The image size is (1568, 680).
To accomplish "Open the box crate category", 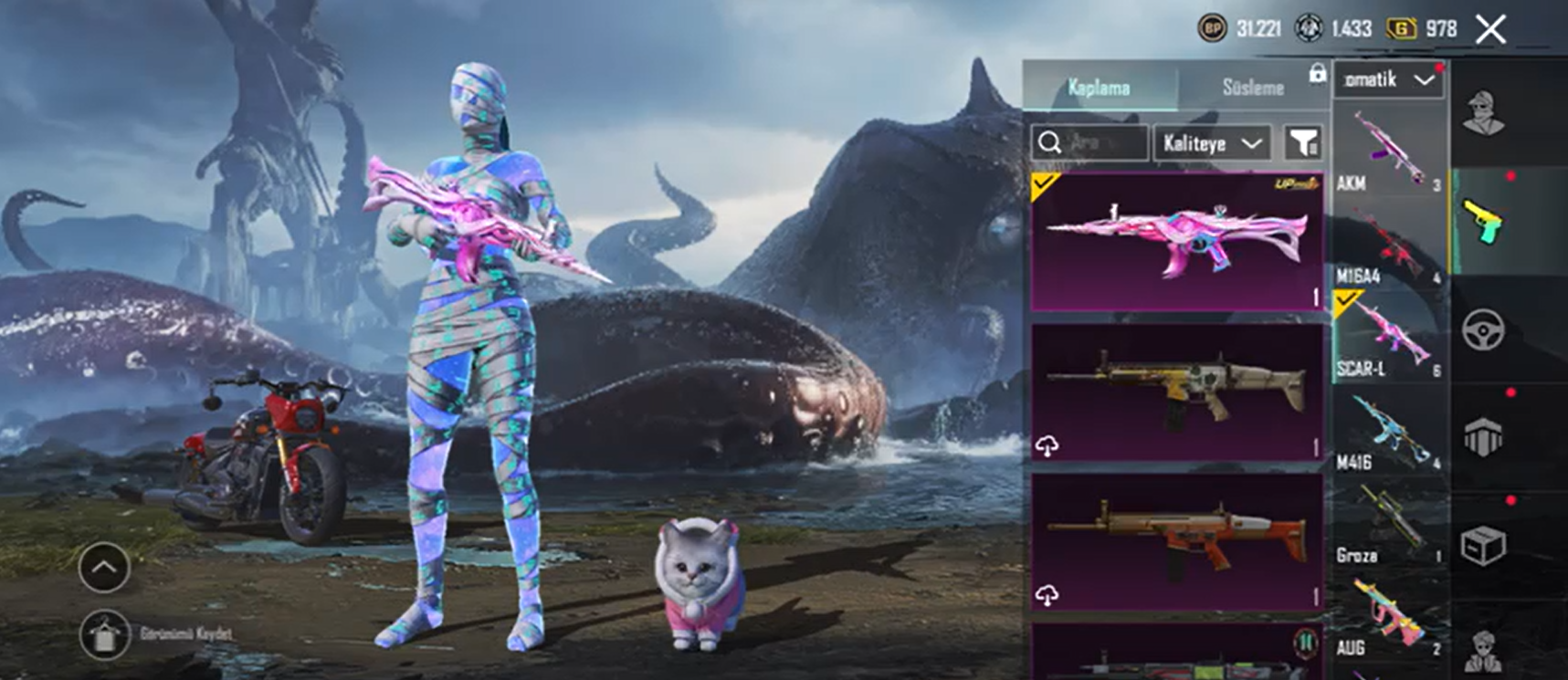I will pos(1484,546).
